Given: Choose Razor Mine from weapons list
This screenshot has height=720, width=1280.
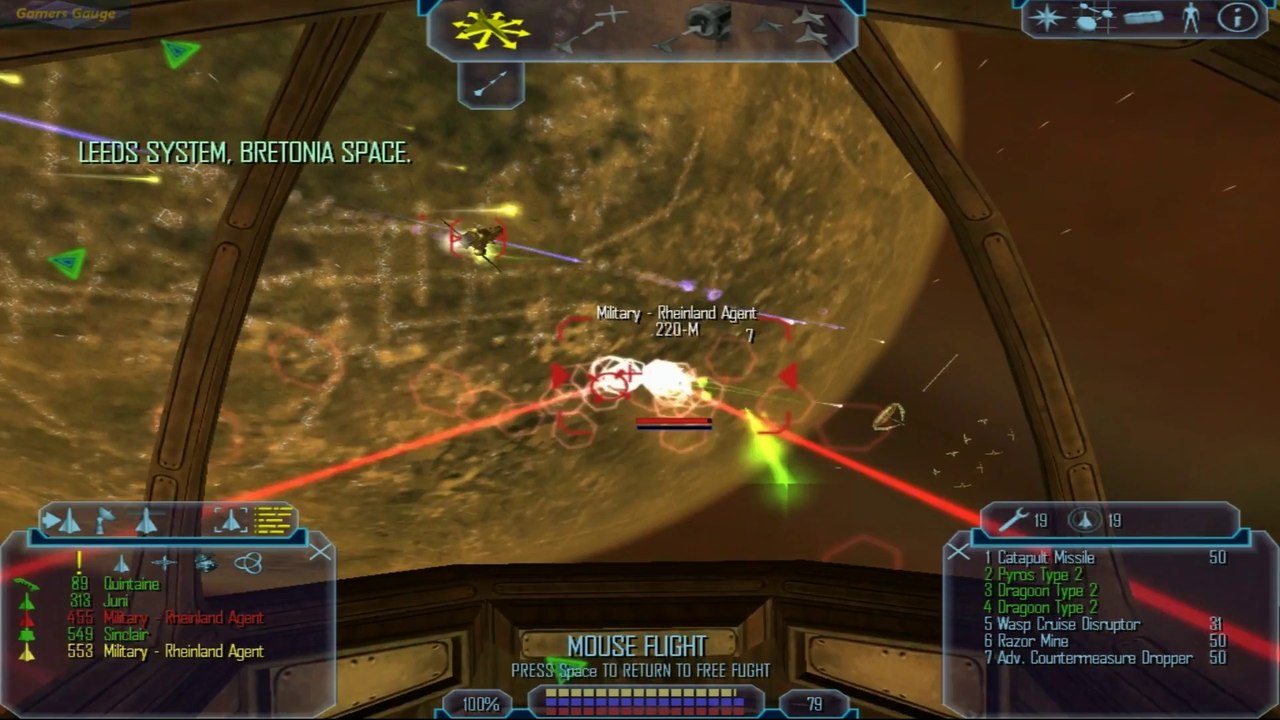Looking at the screenshot, I should 1032,641.
